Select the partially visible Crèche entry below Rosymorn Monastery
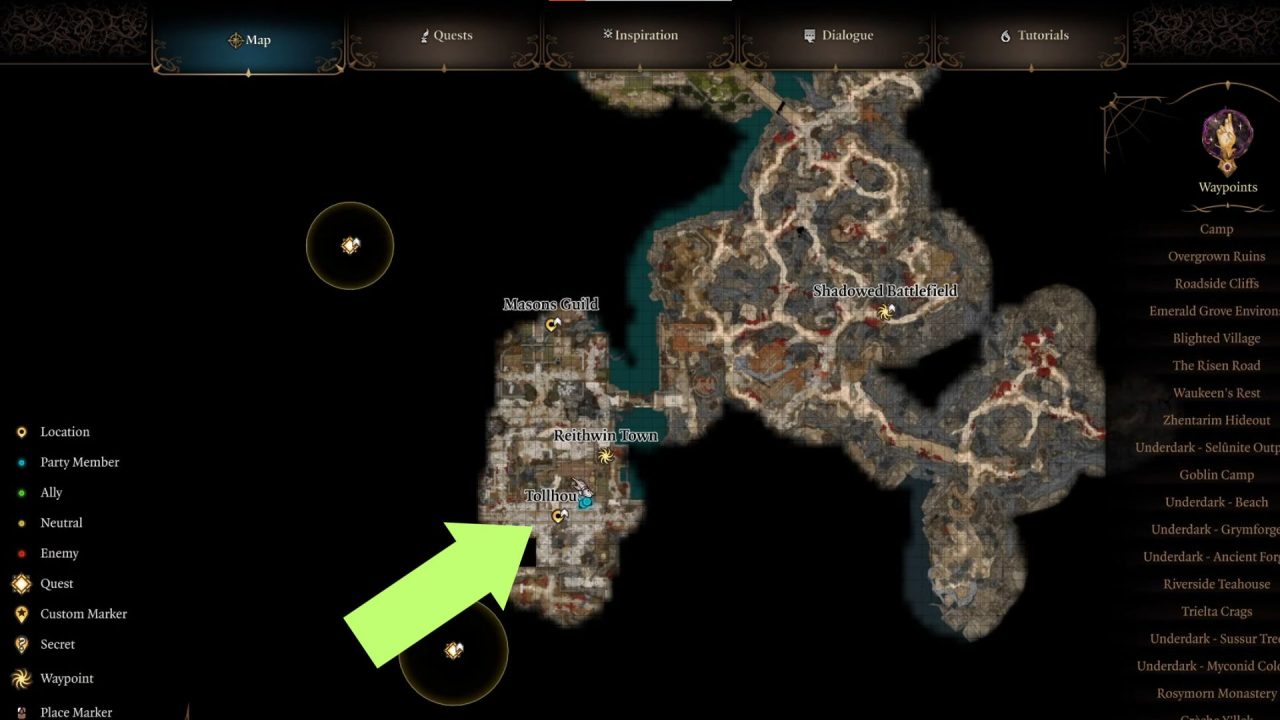This screenshot has width=1280, height=720. pos(1216,714)
